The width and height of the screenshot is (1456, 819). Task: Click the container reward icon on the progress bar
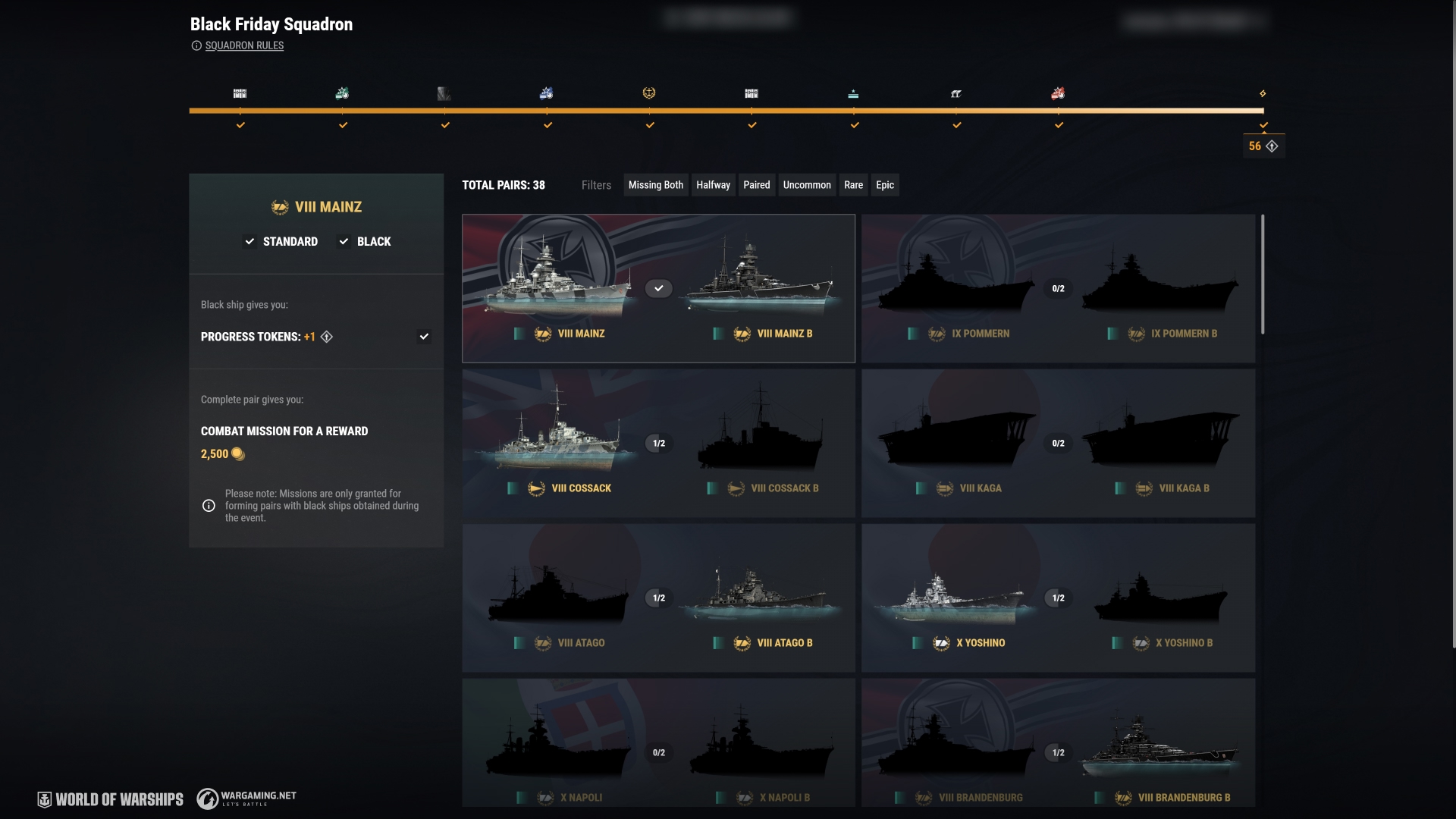[240, 93]
